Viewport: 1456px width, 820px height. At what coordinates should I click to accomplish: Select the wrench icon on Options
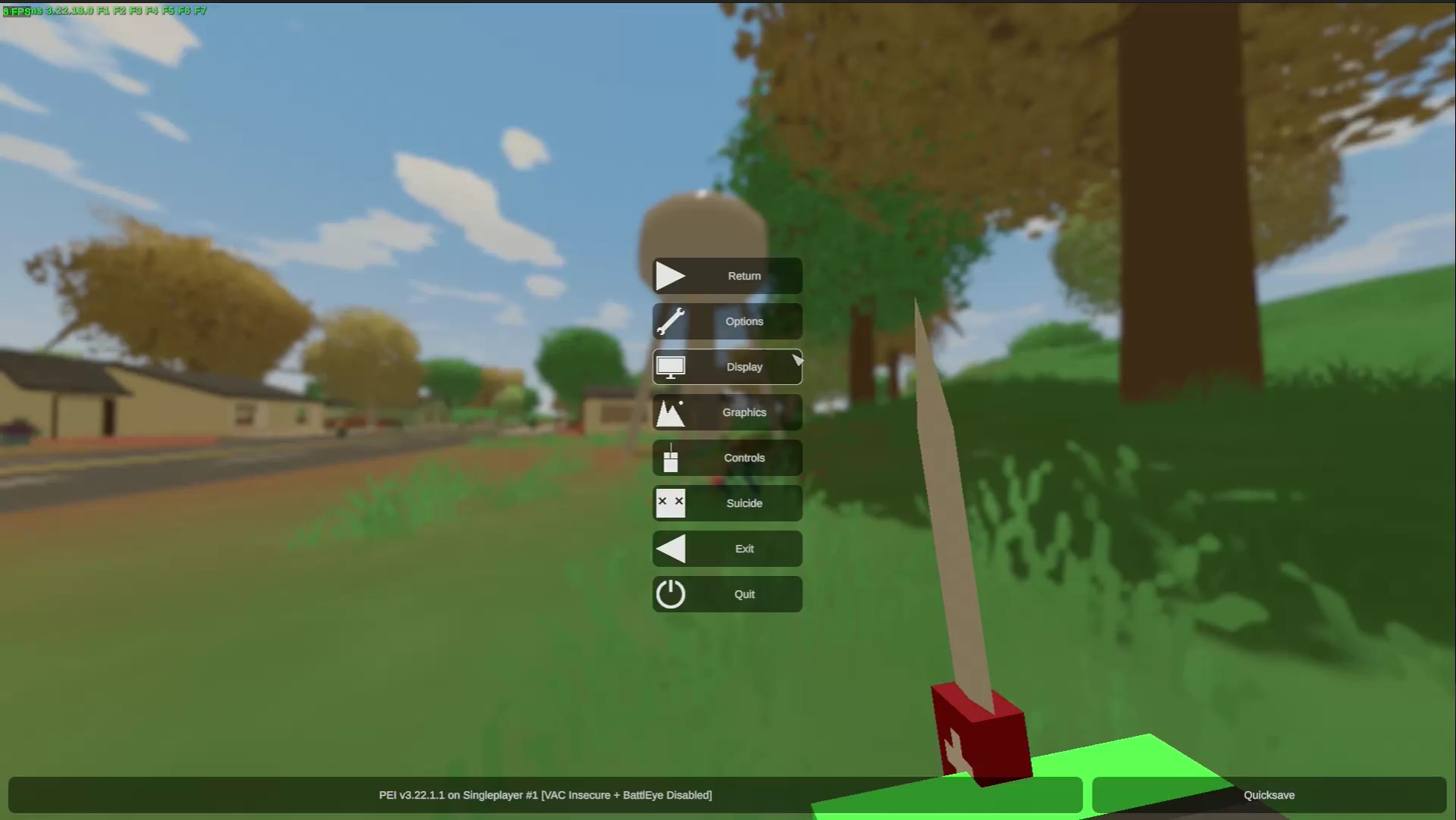pyautogui.click(x=670, y=321)
